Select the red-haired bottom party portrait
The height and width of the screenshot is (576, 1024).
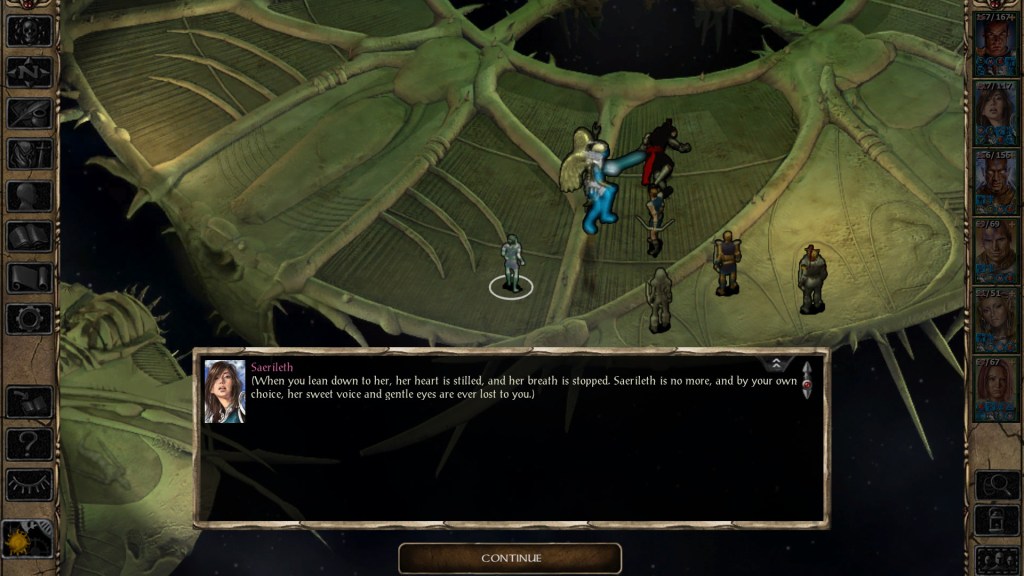[997, 389]
